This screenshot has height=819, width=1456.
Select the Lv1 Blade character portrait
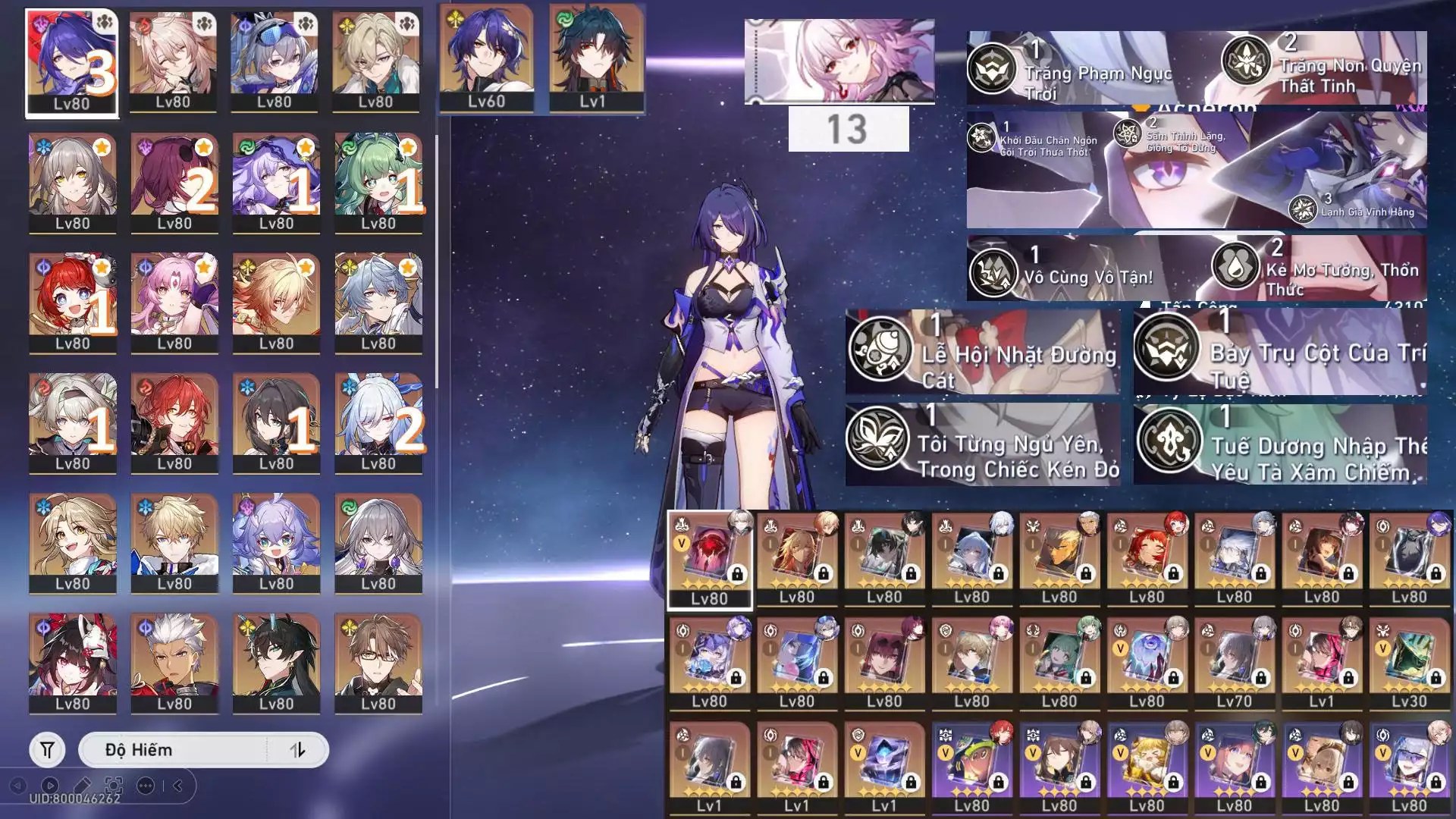(x=594, y=58)
